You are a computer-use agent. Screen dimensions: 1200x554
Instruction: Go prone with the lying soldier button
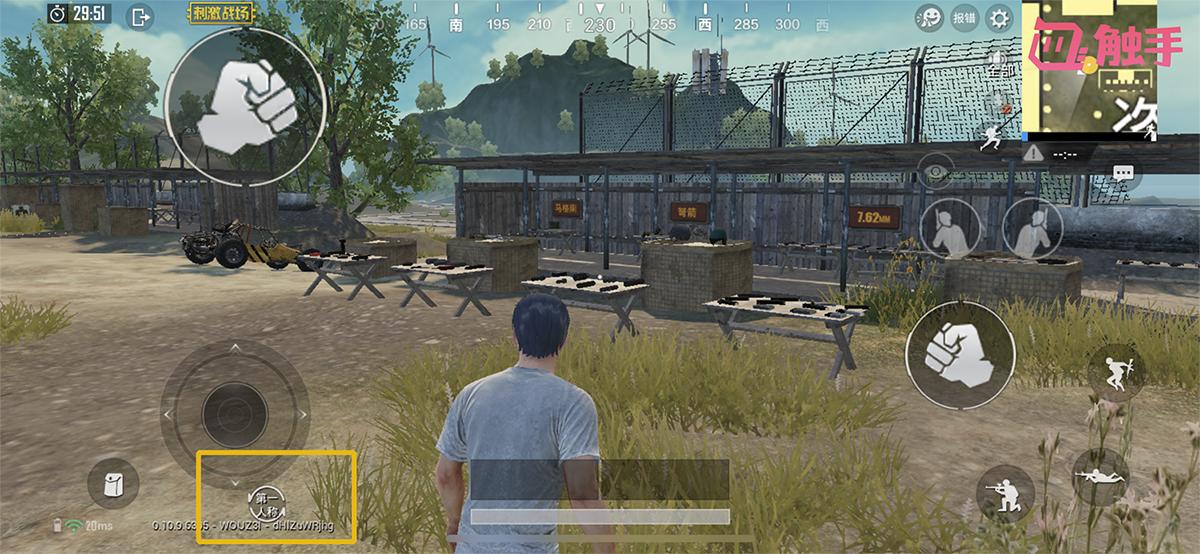pyautogui.click(x=1100, y=476)
